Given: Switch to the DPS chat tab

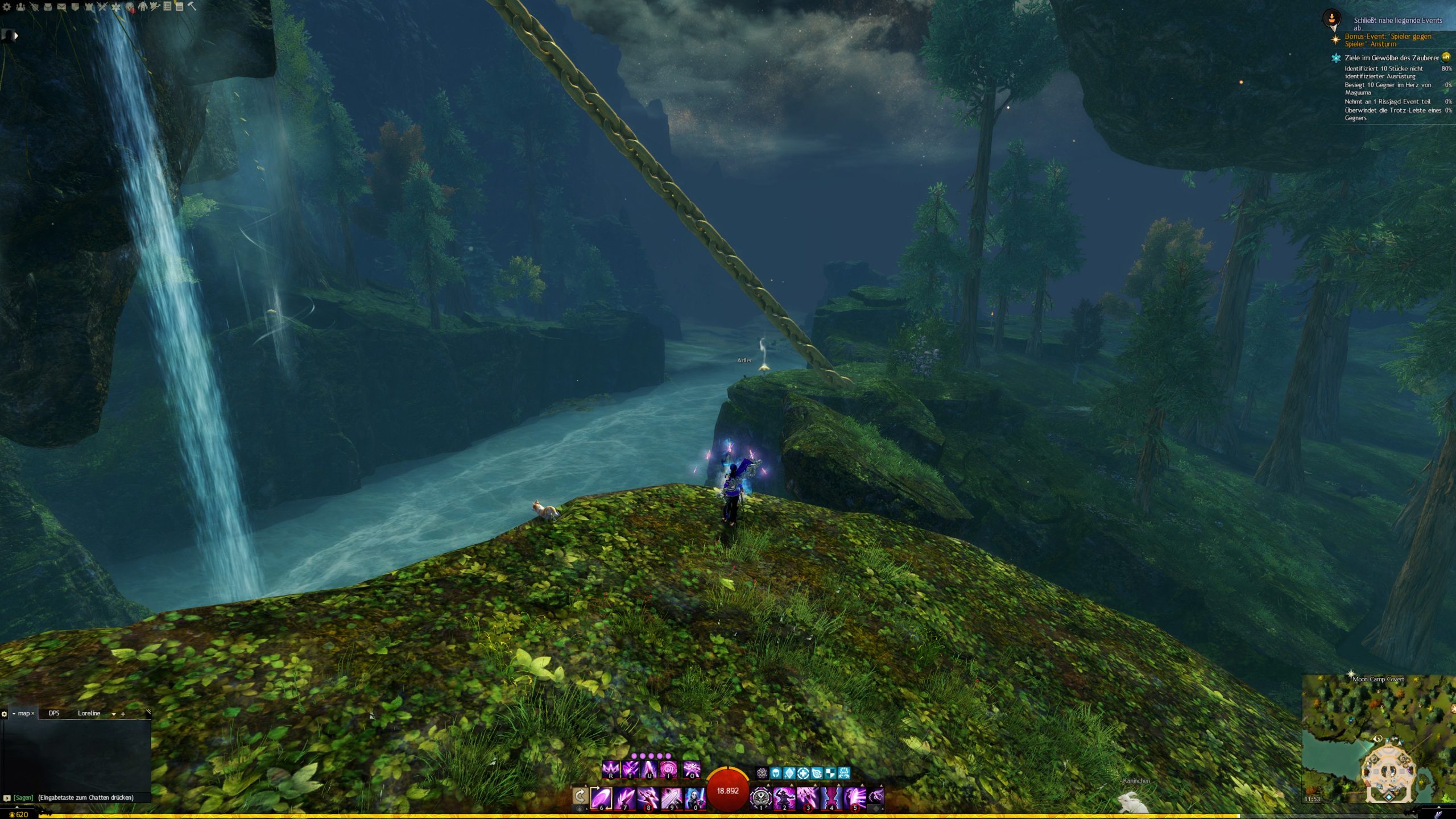Looking at the screenshot, I should point(54,713).
